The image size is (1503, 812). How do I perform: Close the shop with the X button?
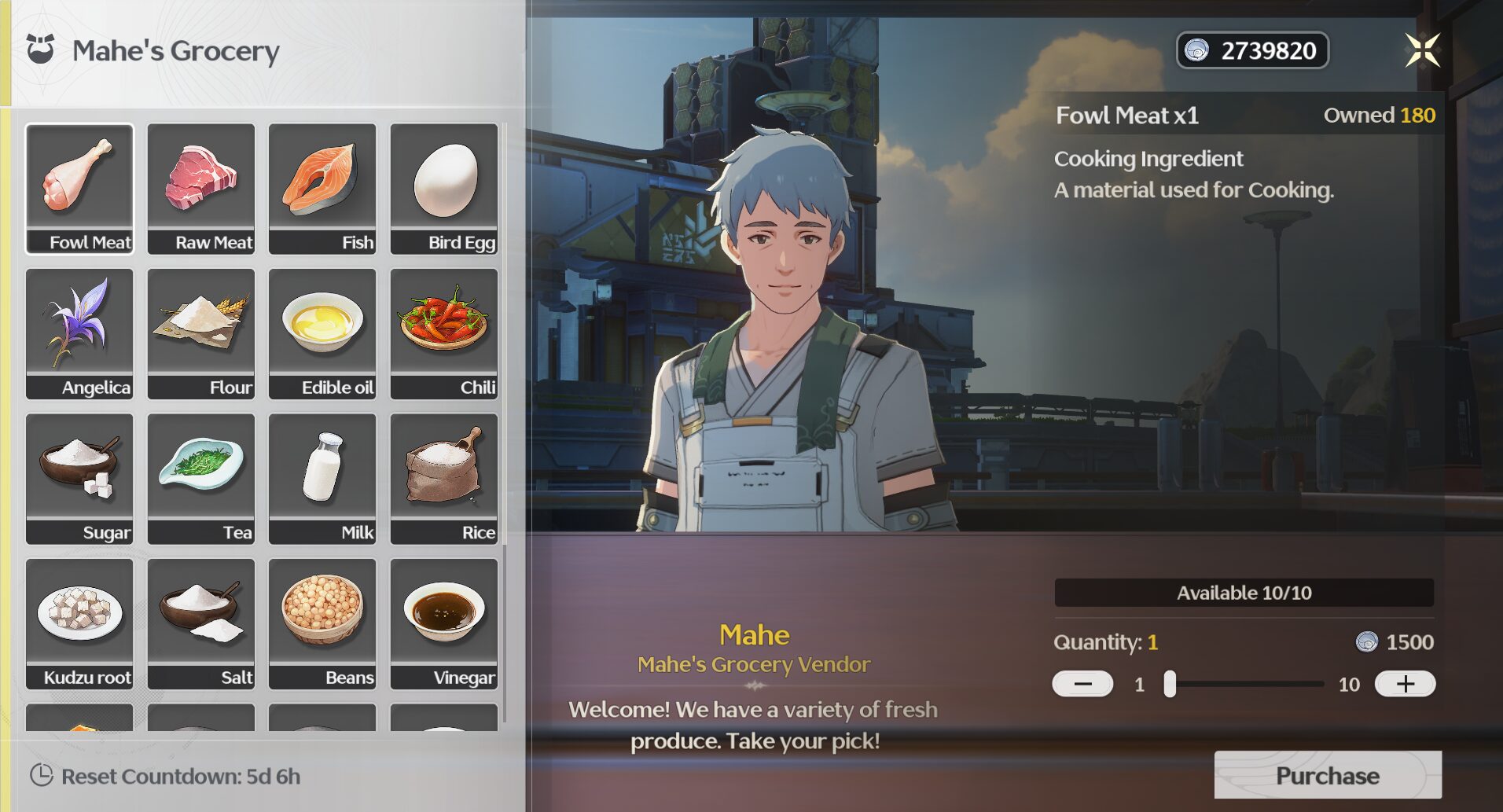tap(1422, 50)
